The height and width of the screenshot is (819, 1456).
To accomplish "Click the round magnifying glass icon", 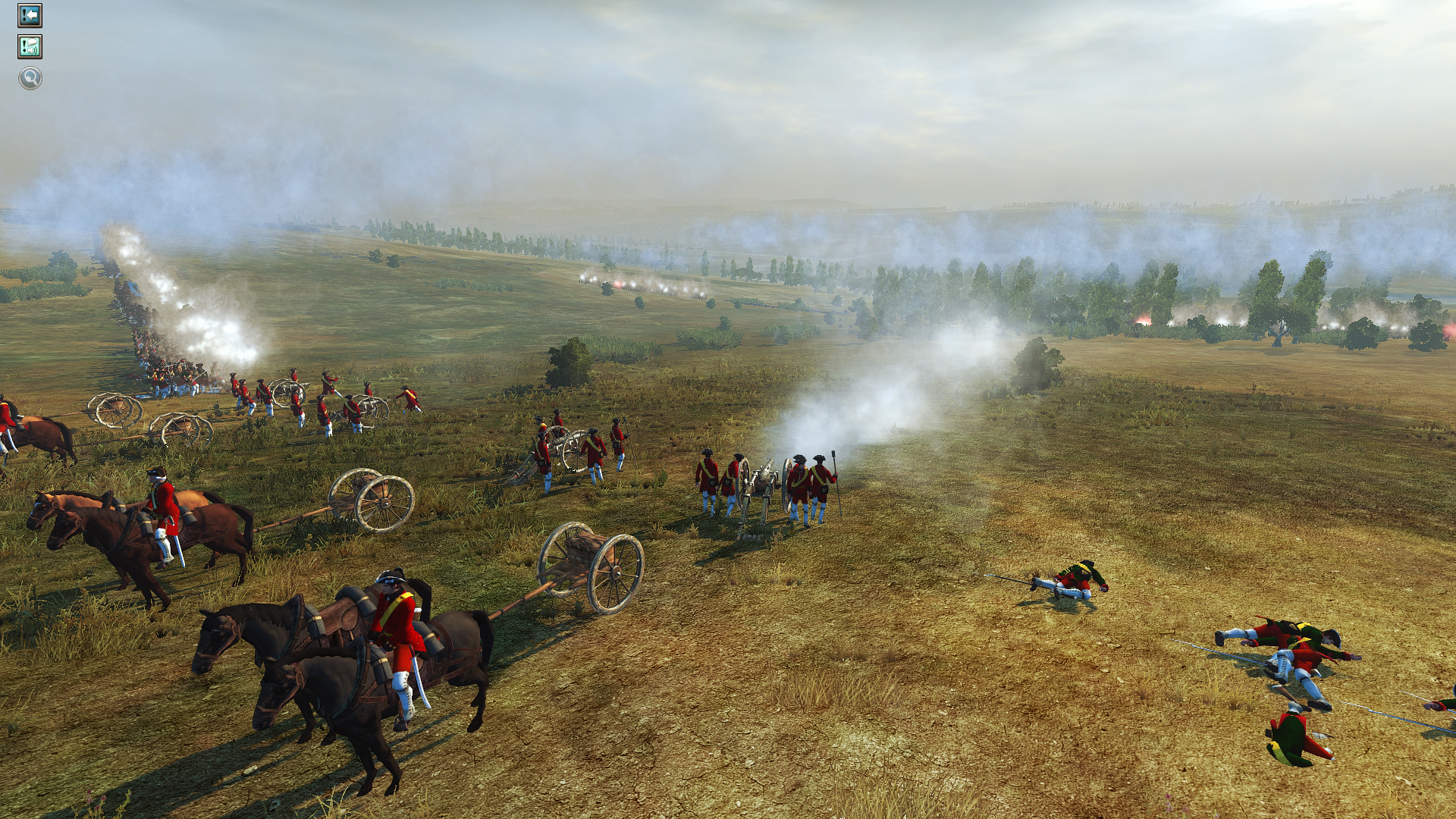I will coord(30,77).
